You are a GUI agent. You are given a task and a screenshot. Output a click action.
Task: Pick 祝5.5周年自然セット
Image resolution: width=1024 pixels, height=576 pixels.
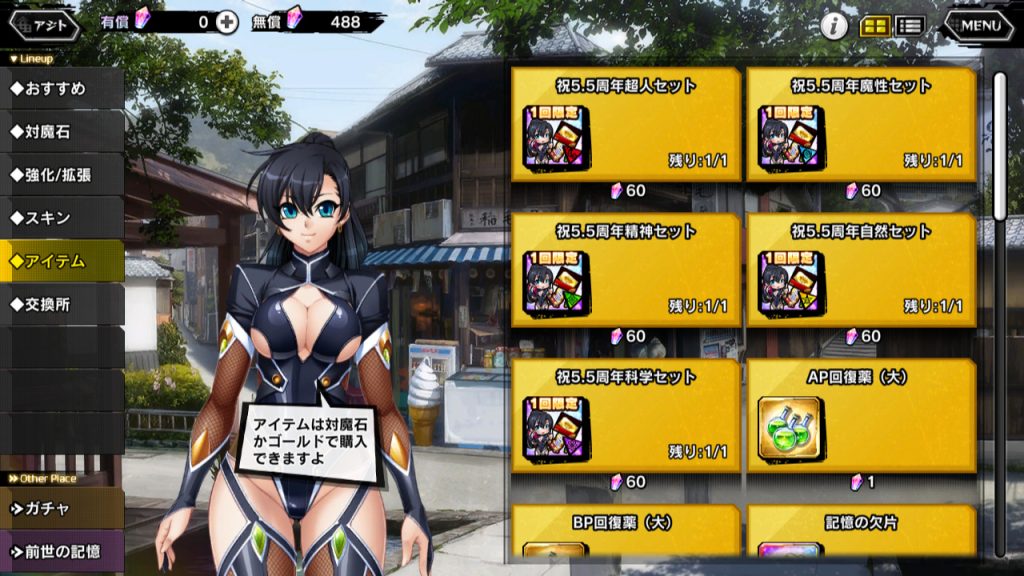[x=861, y=271]
